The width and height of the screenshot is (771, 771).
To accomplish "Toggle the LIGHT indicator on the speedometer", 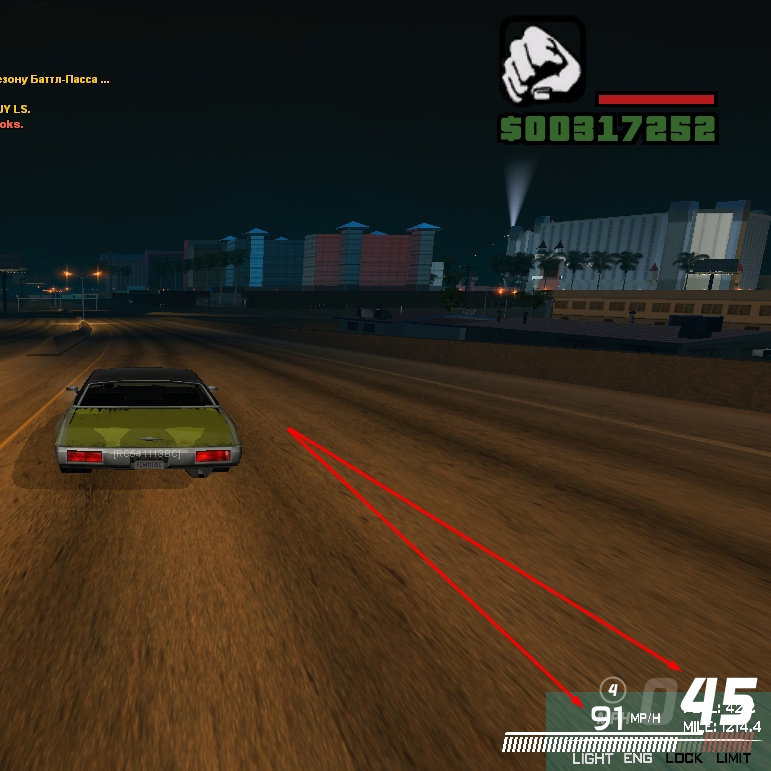I will [592, 758].
